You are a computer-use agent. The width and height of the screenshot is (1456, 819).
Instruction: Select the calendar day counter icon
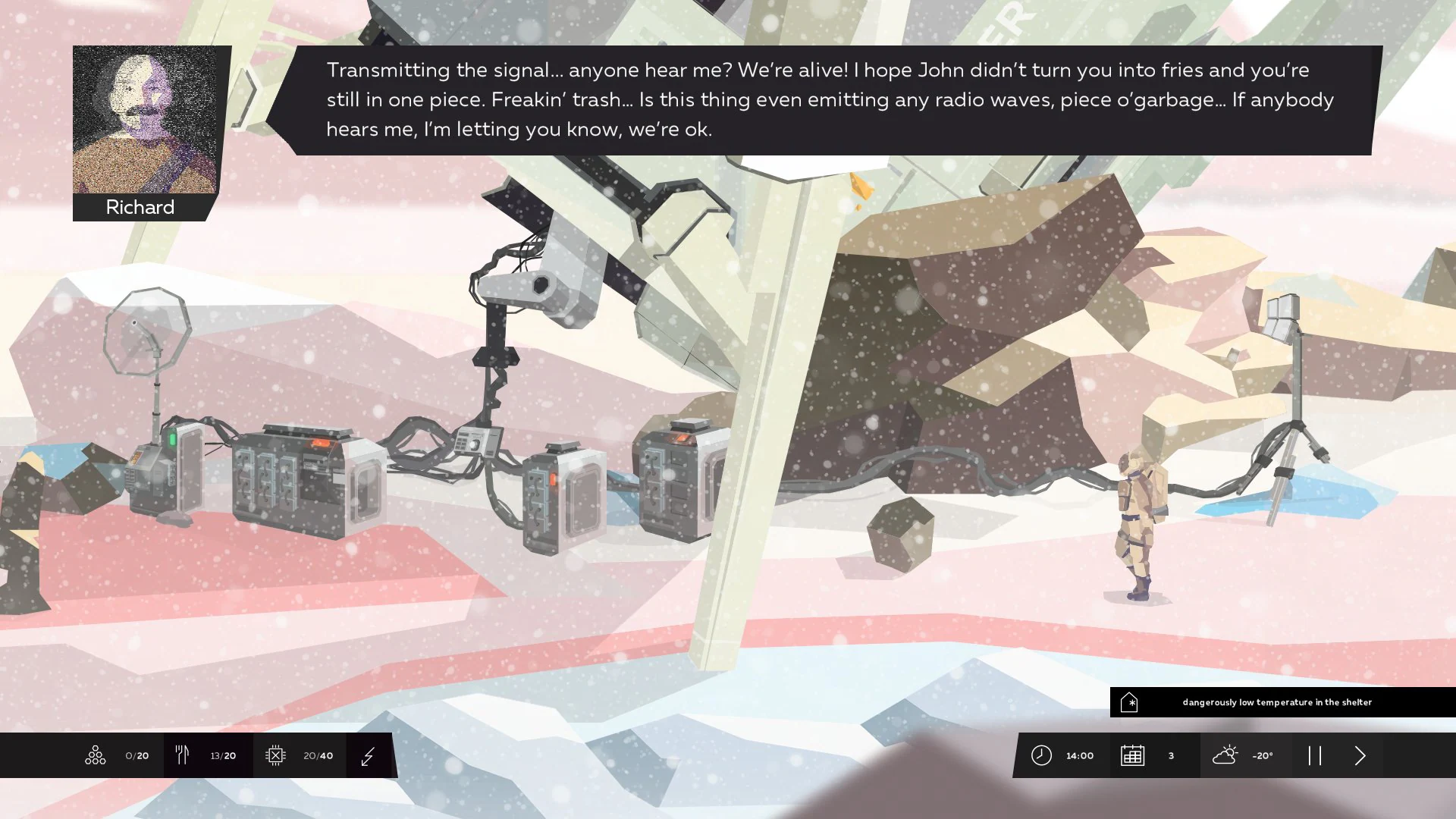point(1133,755)
